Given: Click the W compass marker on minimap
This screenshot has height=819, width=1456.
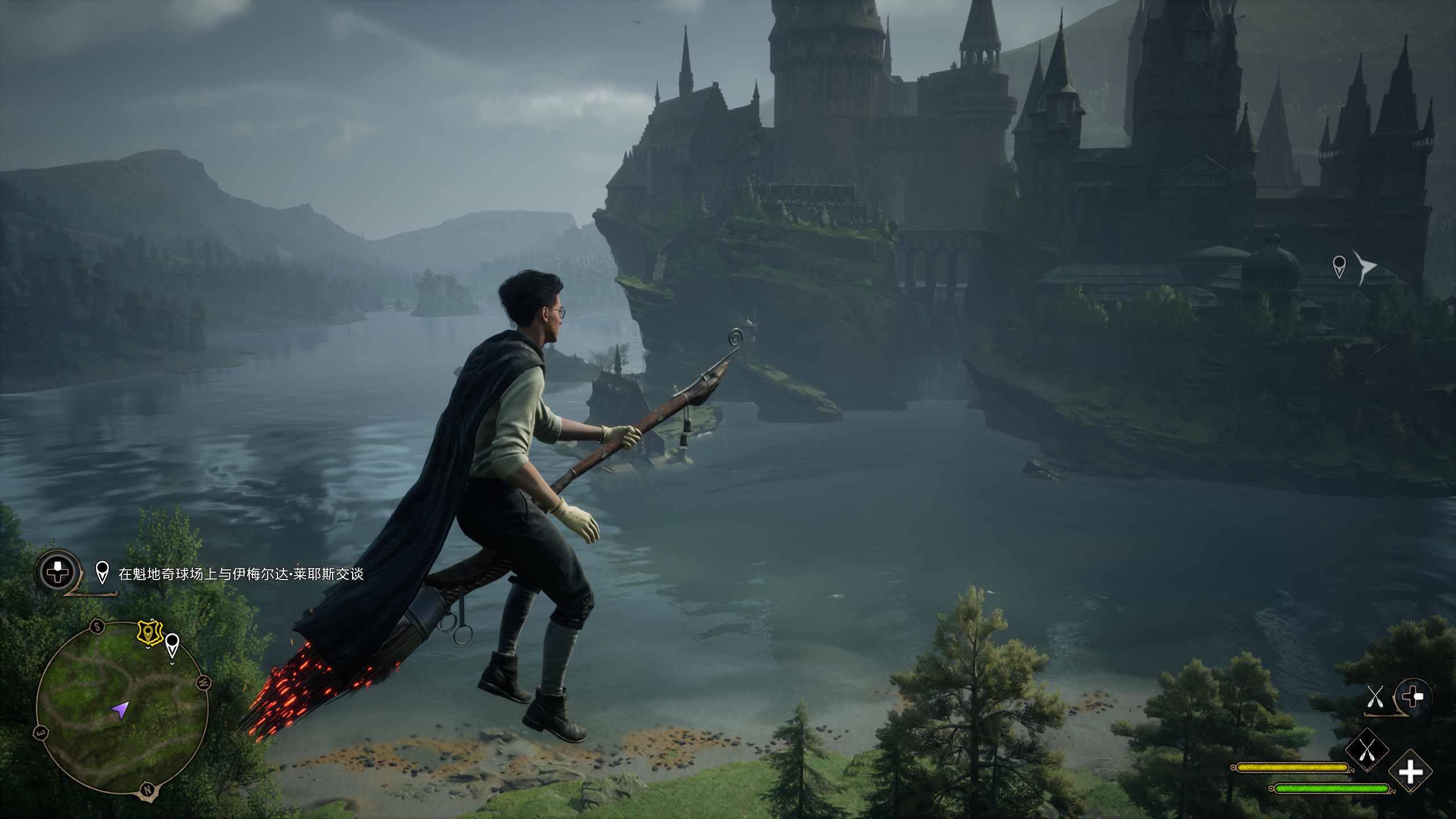Looking at the screenshot, I should [x=204, y=682].
